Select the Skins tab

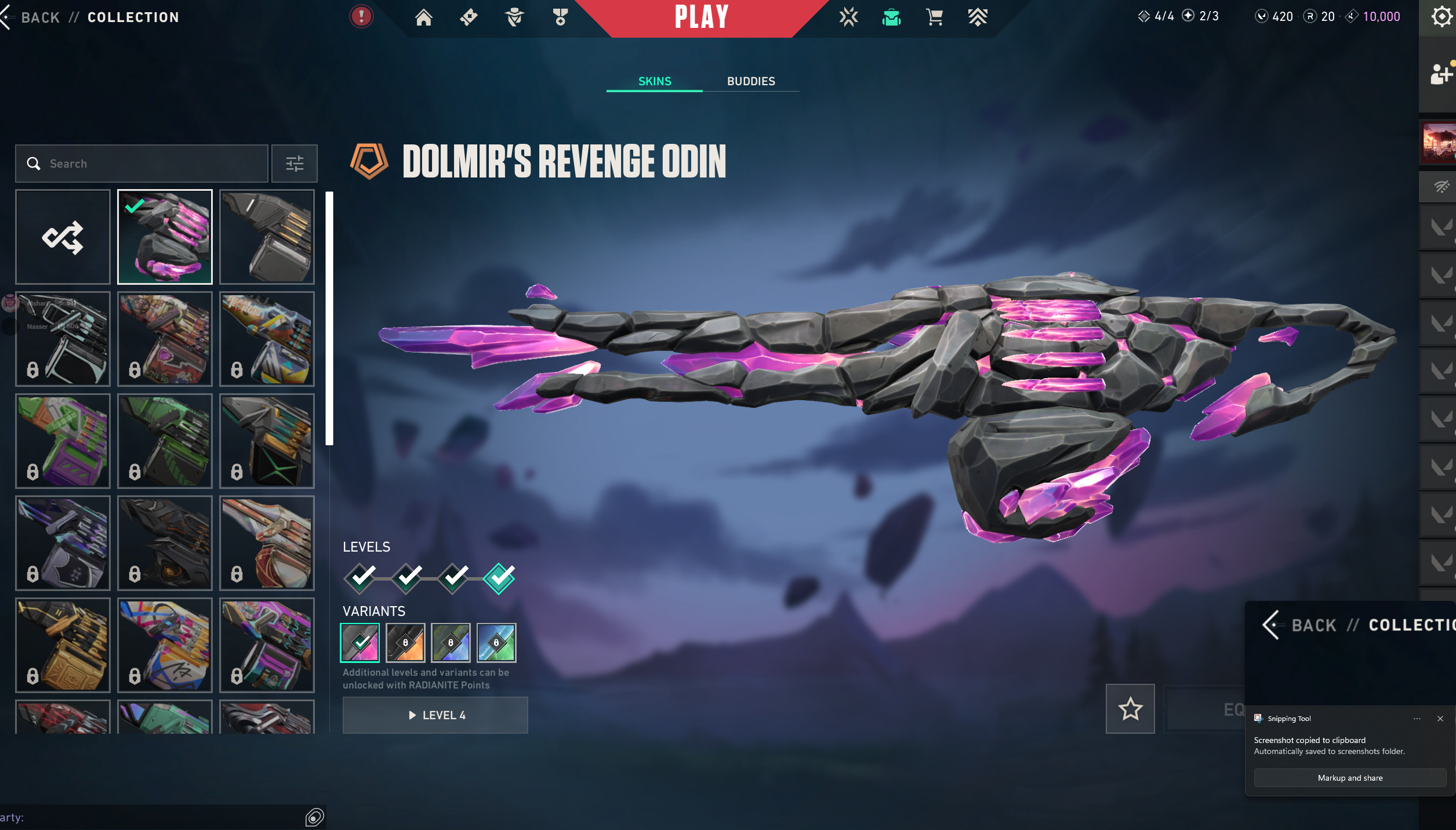[655, 81]
